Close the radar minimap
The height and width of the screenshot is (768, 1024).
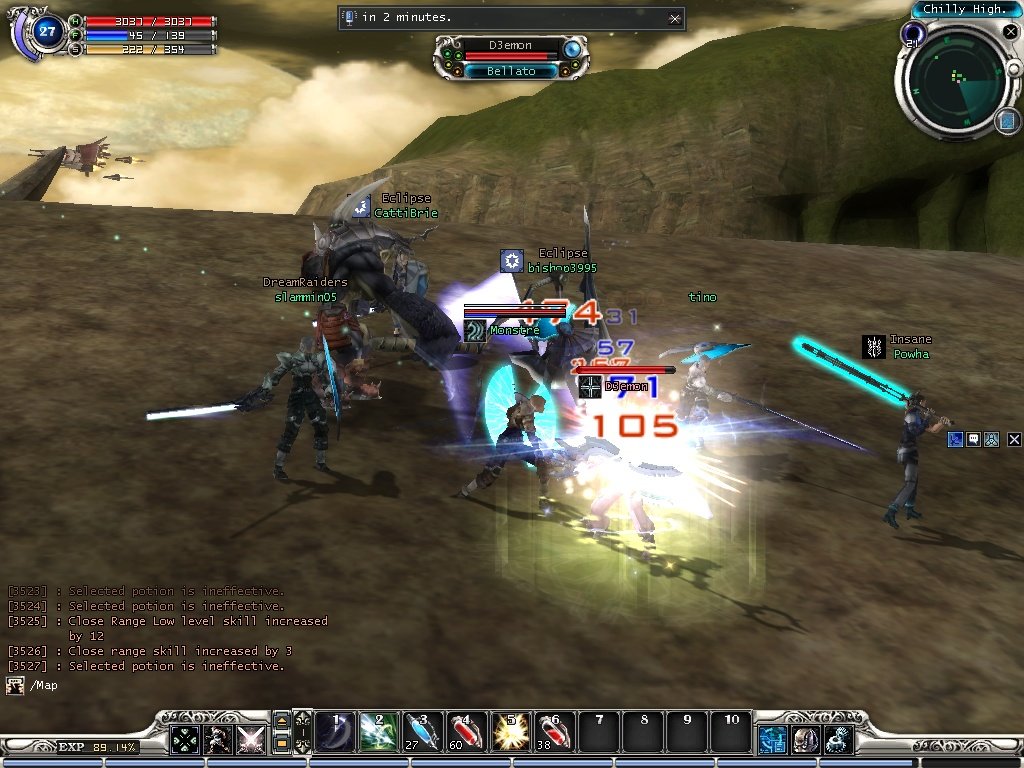point(1009,32)
